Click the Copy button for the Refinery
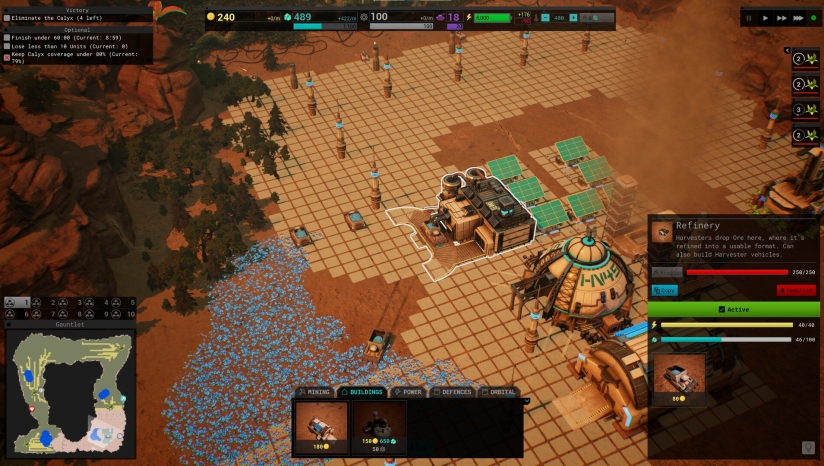 (x=665, y=290)
